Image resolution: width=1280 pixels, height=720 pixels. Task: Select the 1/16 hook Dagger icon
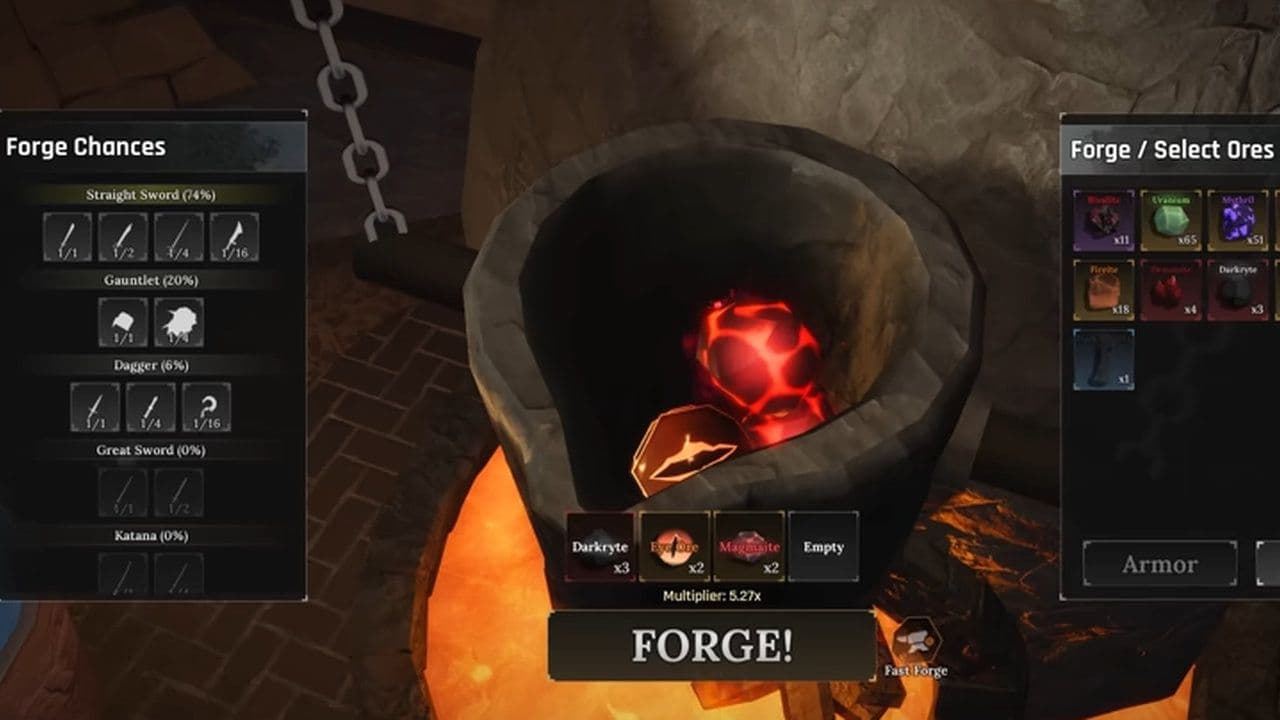coord(207,406)
